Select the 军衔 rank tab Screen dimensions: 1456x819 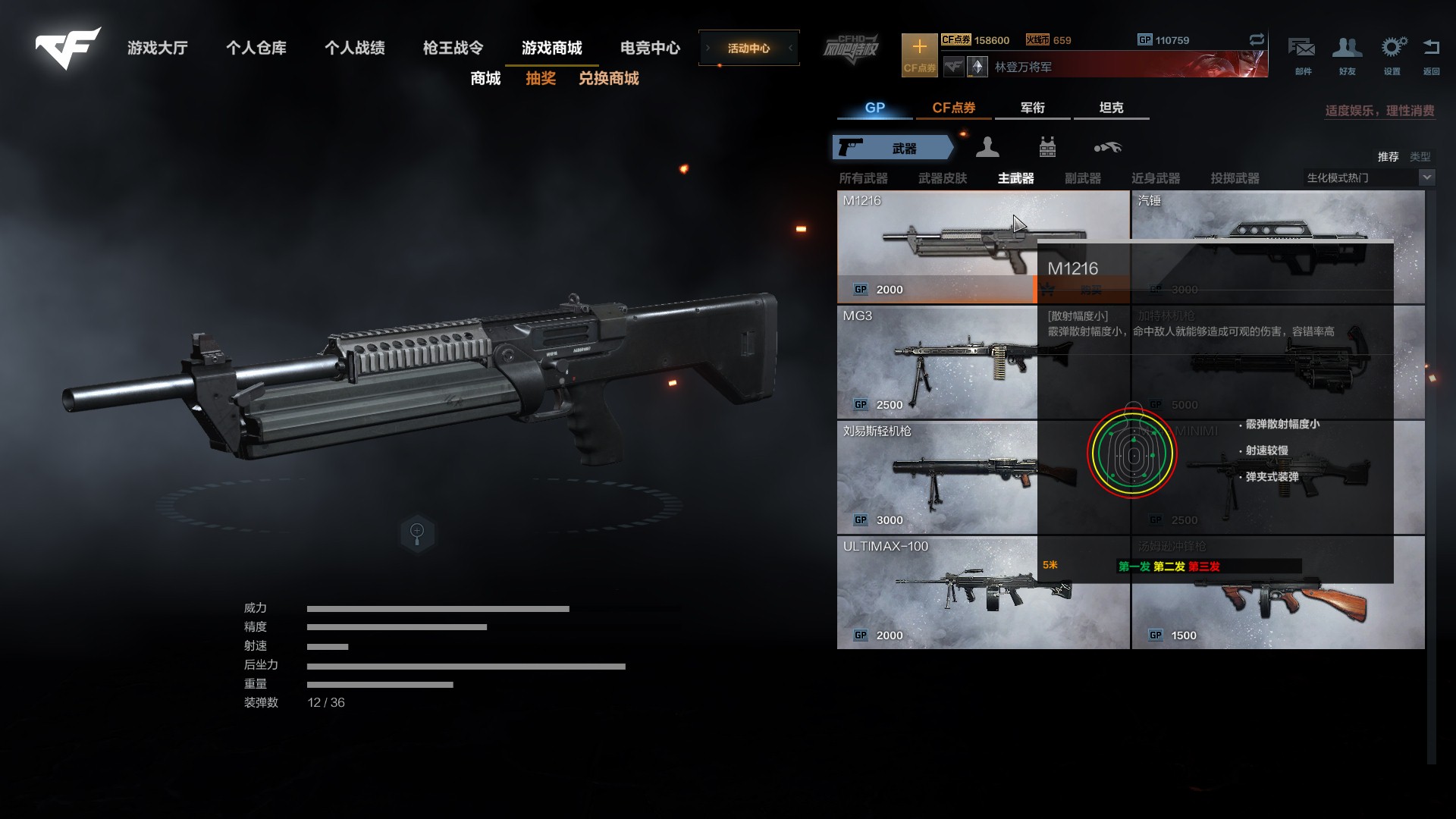tap(1032, 108)
